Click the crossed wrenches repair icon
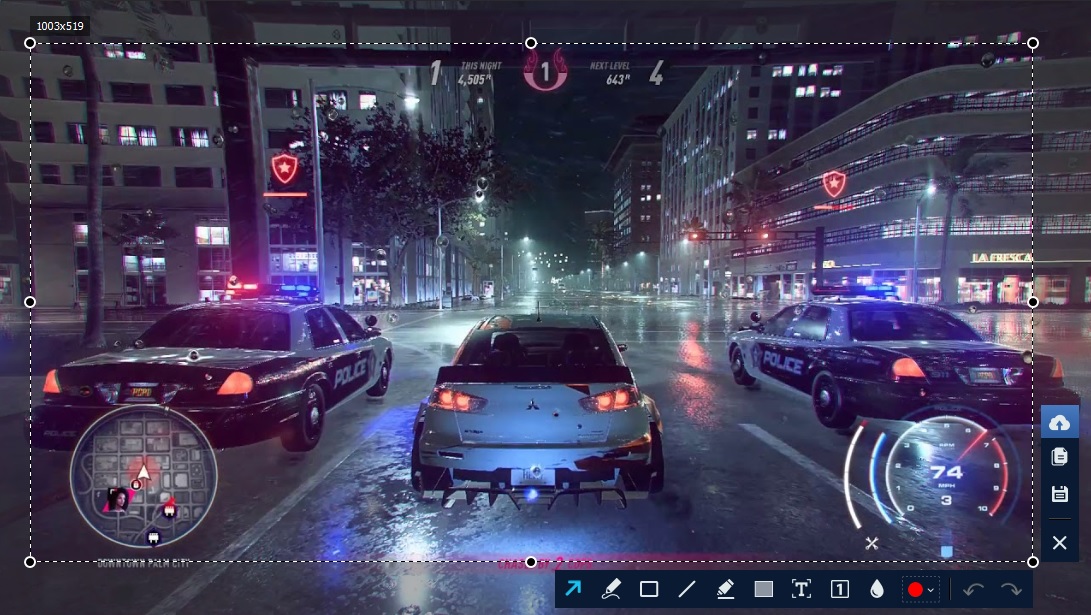This screenshot has width=1091, height=615. tap(872, 543)
